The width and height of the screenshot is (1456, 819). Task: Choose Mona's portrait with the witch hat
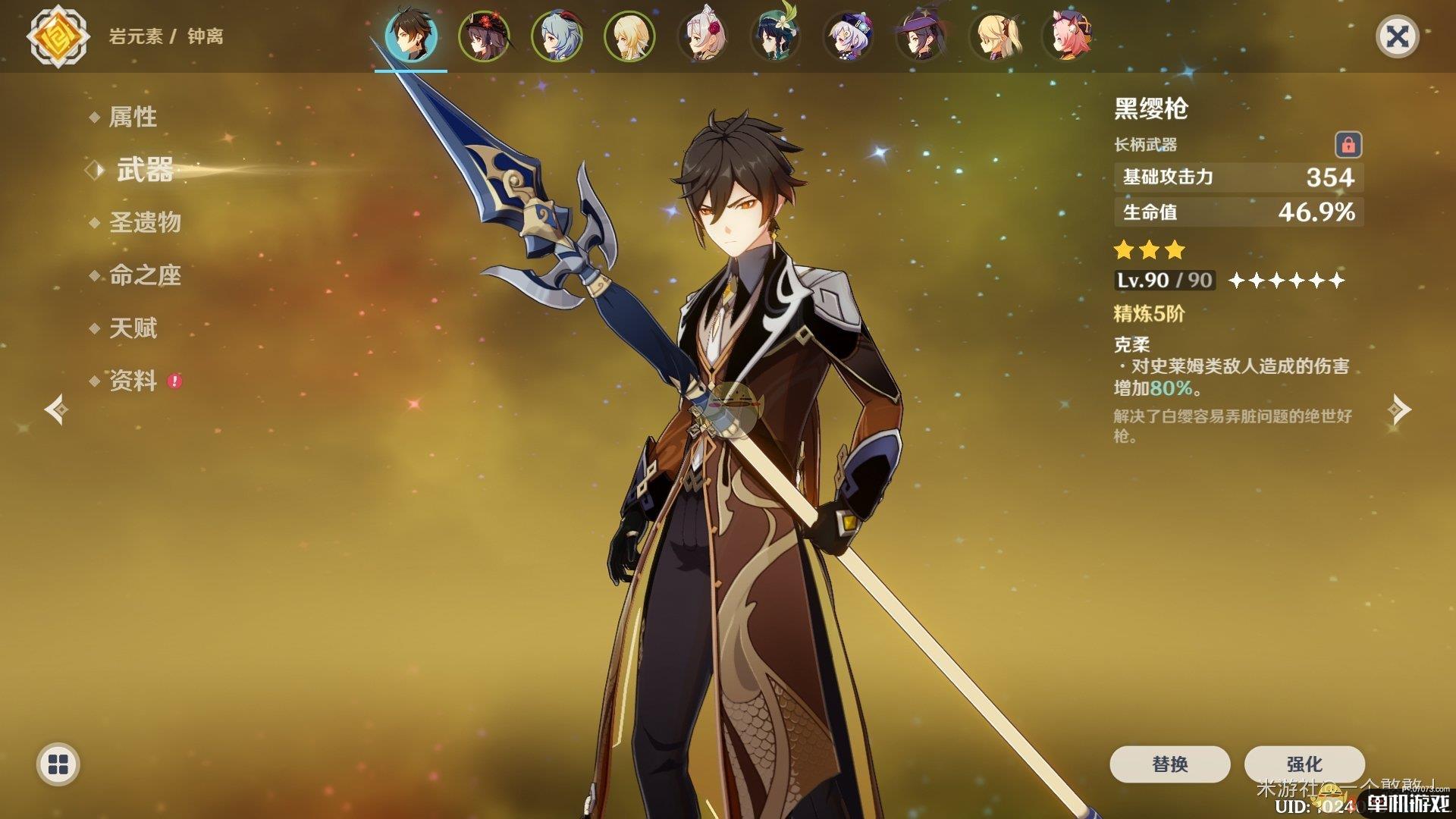click(x=921, y=36)
